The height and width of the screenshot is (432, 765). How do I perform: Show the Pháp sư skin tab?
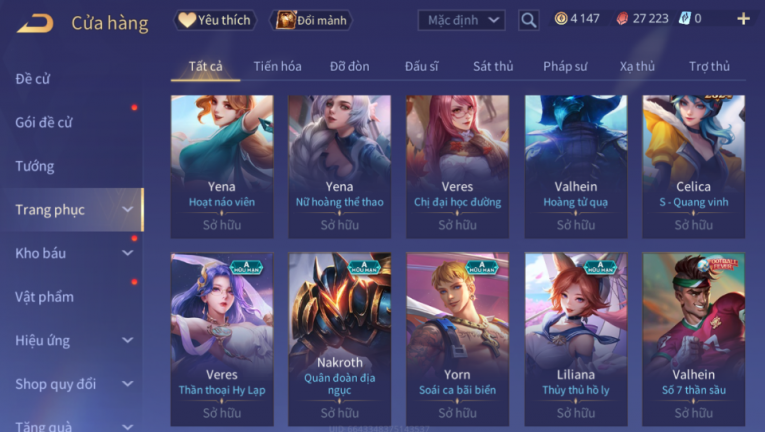click(565, 66)
